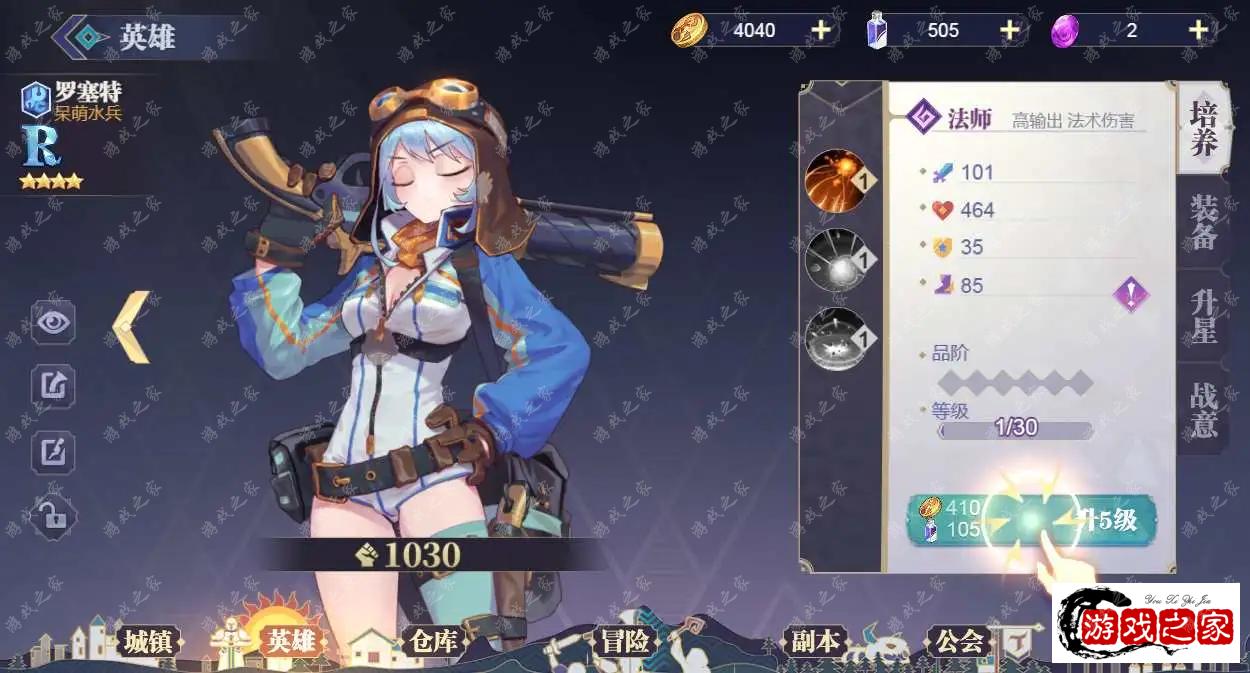Show previous hero with the gold arrow

click(x=132, y=327)
